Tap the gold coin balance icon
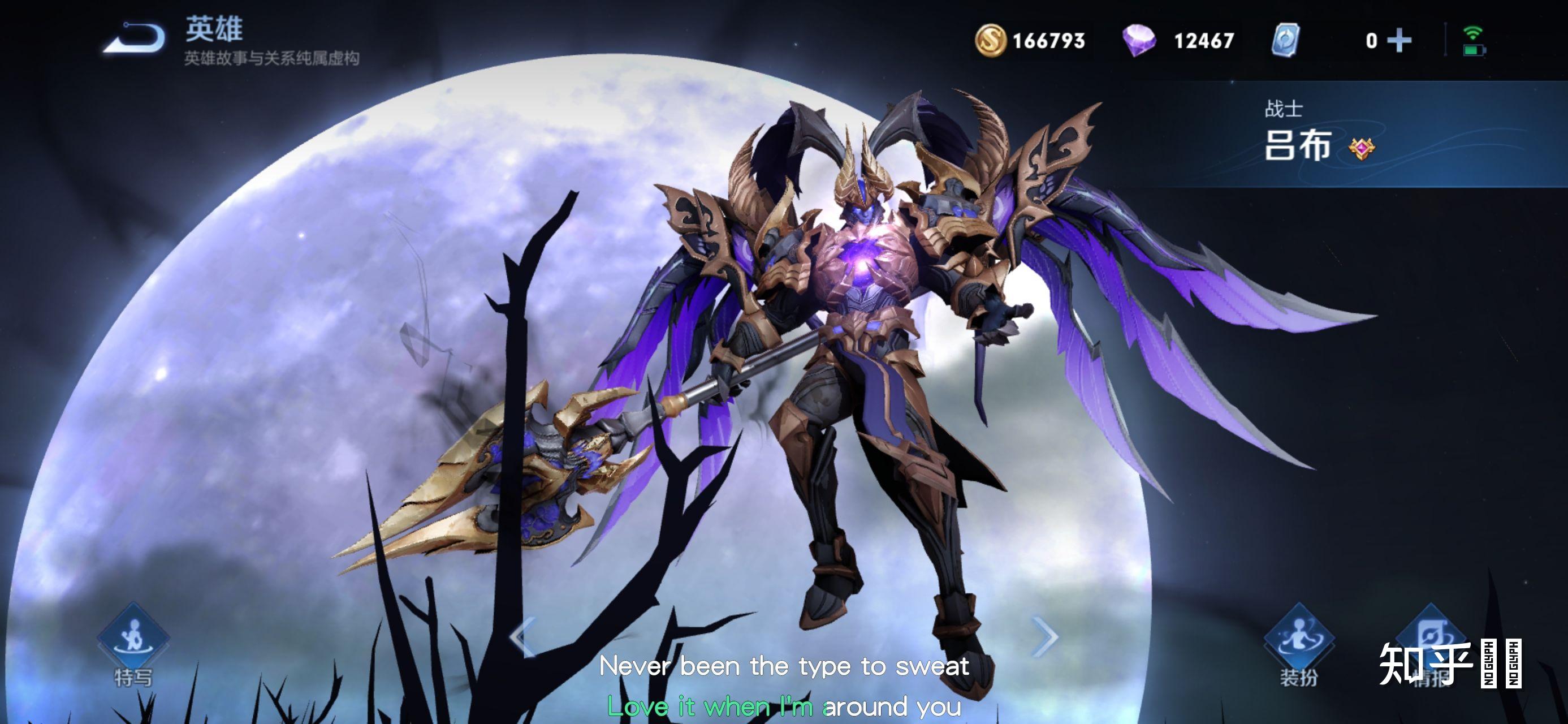The image size is (1568, 724). point(990,41)
